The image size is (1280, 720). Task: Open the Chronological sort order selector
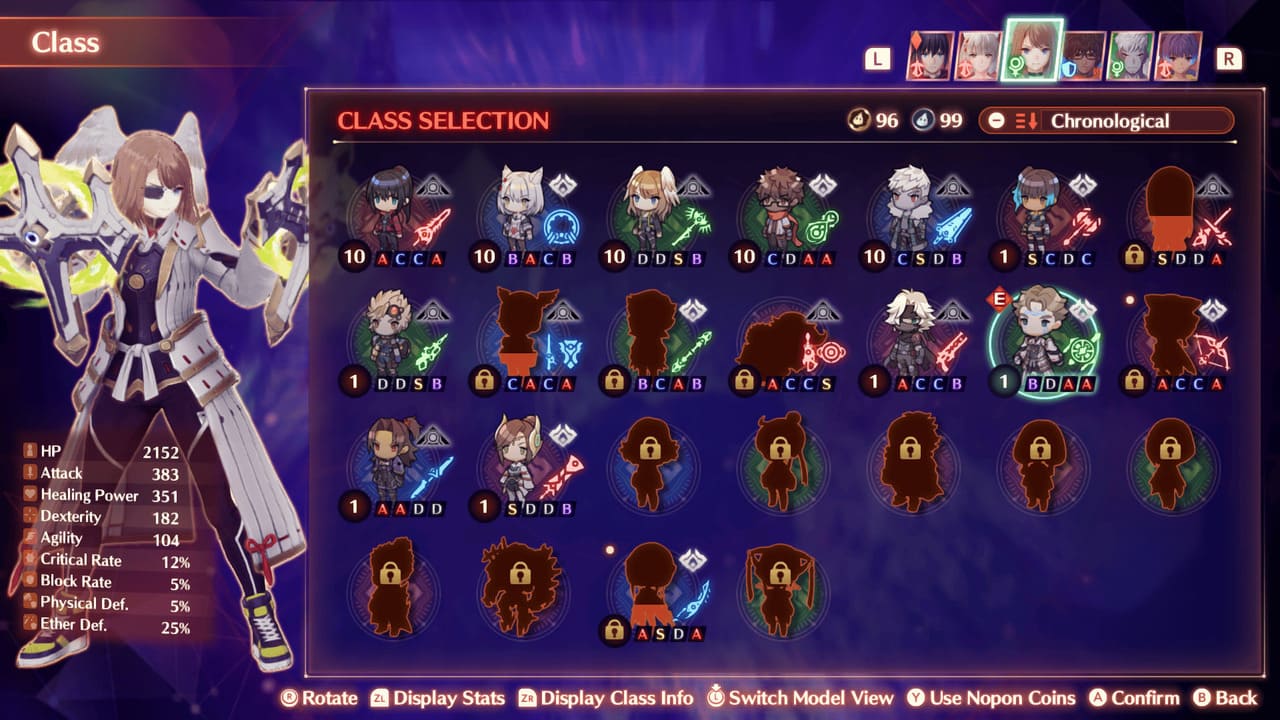pos(1106,121)
